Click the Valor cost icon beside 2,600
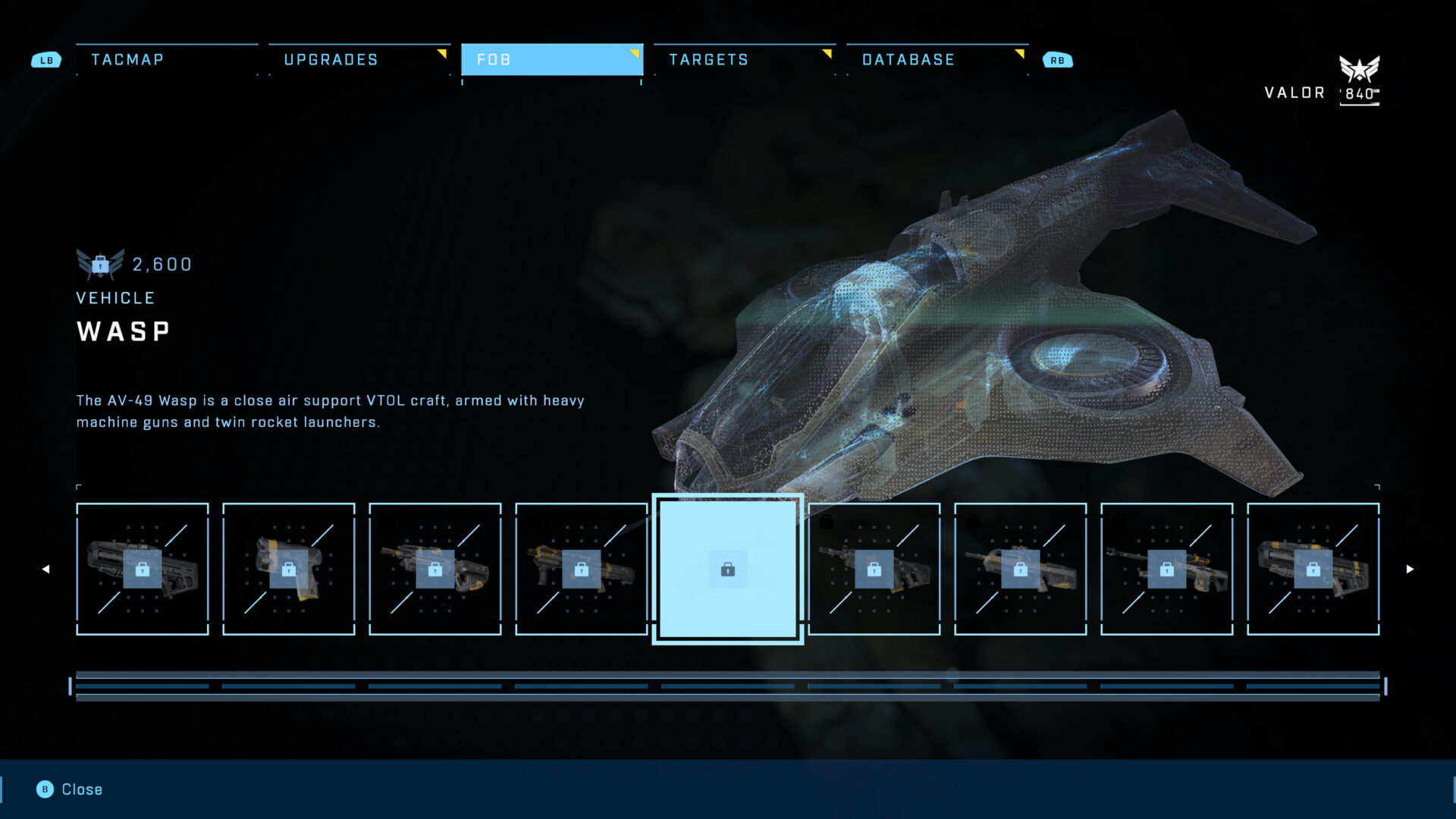The height and width of the screenshot is (819, 1456). [99, 264]
